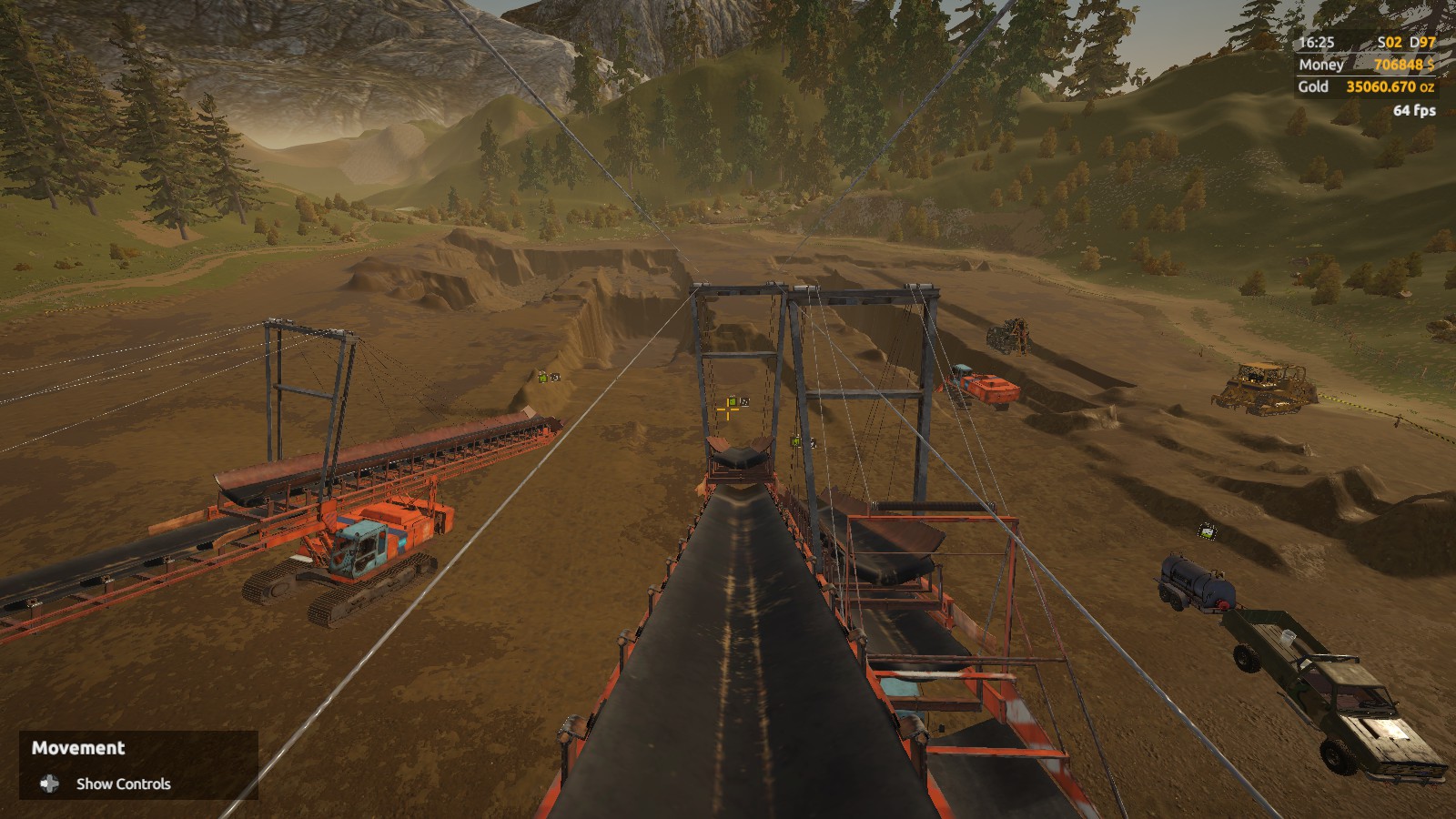Click the green machine icon above the excavator pile
This screenshot has height=819, width=1456.
coord(543,378)
